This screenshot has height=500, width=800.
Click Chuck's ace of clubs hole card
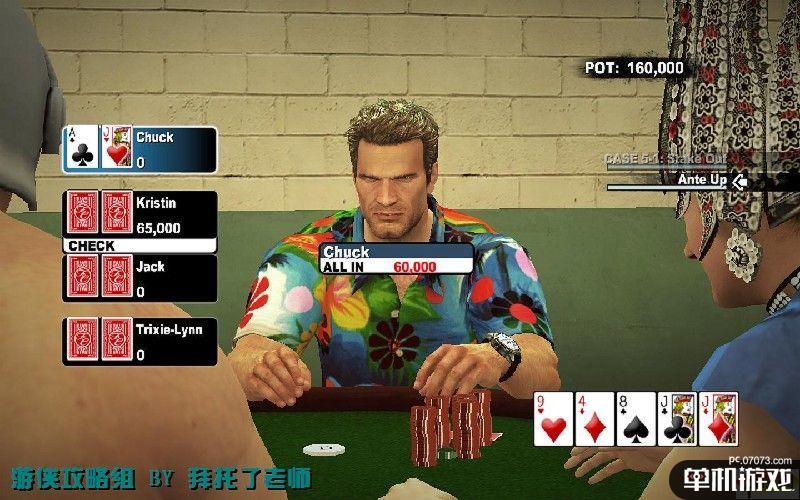[81, 148]
